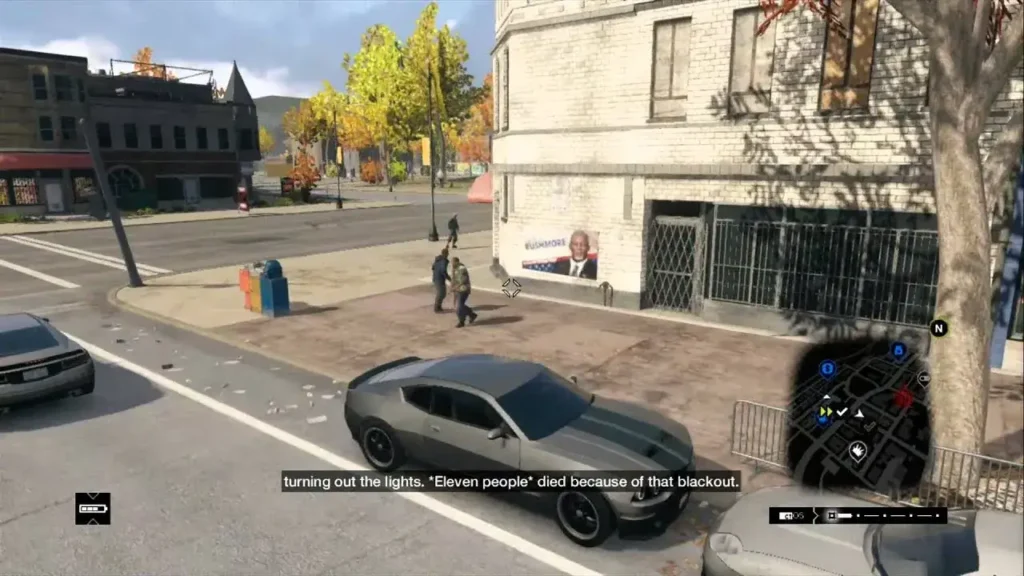The width and height of the screenshot is (1024, 576).
Task: Click the white checkmark waypoint on minimap
Action: [x=842, y=412]
